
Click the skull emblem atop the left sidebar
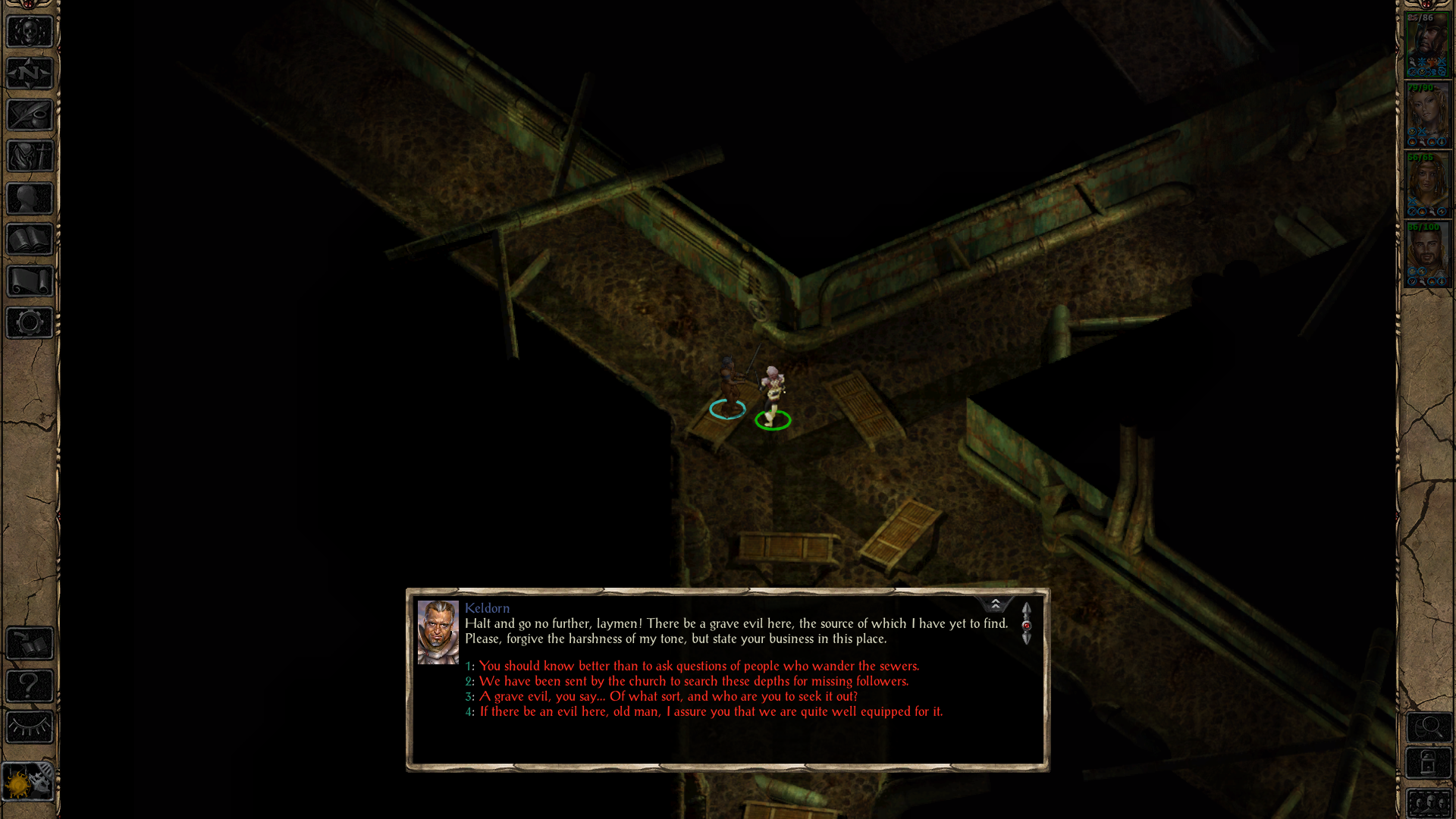29,32
